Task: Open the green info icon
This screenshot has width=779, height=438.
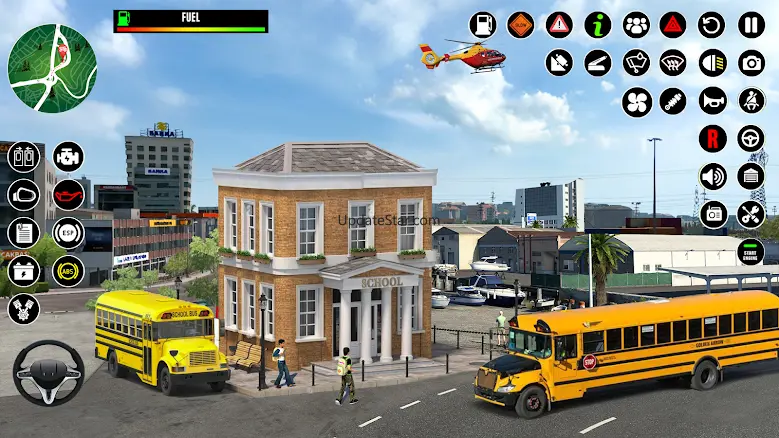Action: point(598,25)
